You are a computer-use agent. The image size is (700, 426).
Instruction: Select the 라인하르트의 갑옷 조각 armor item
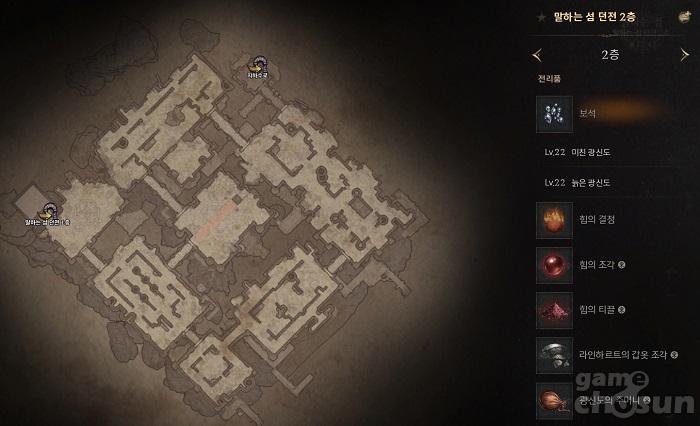(554, 355)
